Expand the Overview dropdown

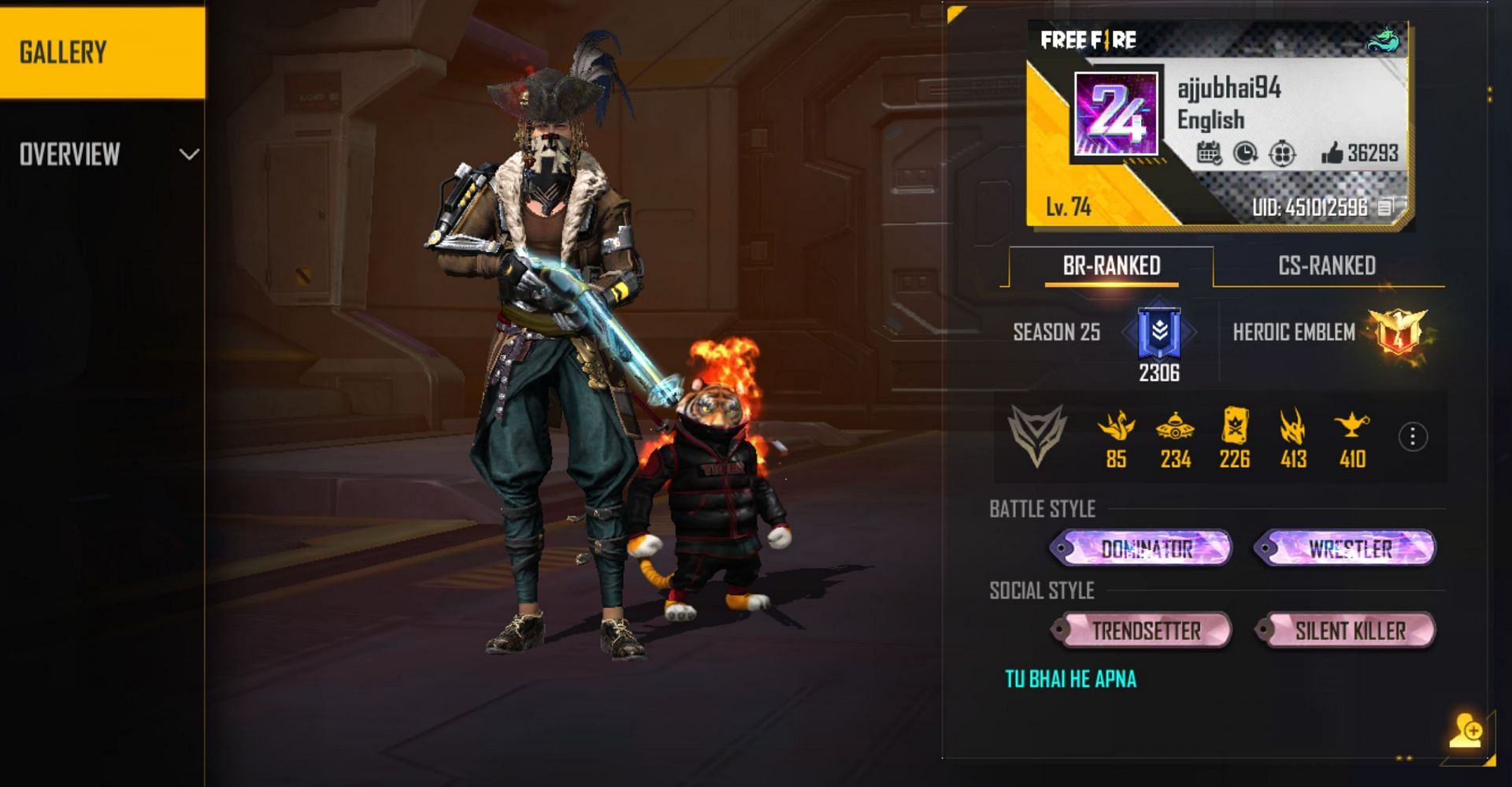pos(188,154)
